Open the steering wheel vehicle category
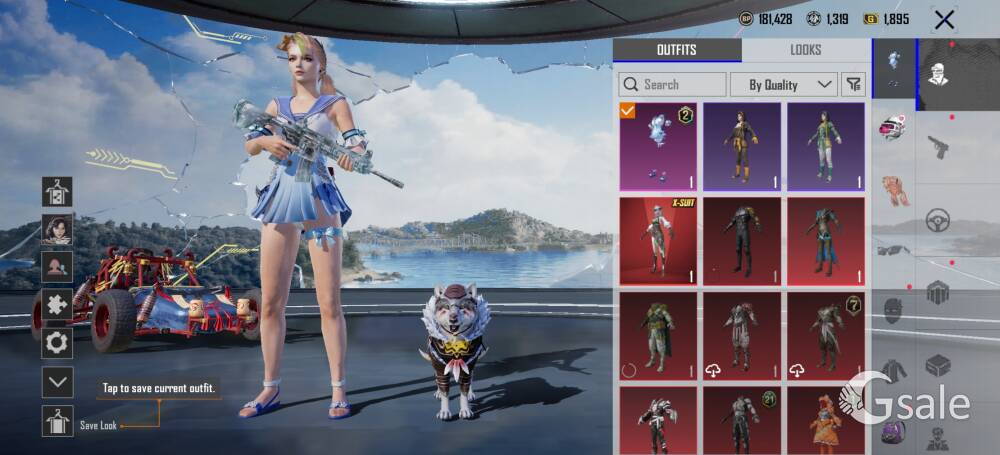The image size is (1000, 455). click(937, 220)
